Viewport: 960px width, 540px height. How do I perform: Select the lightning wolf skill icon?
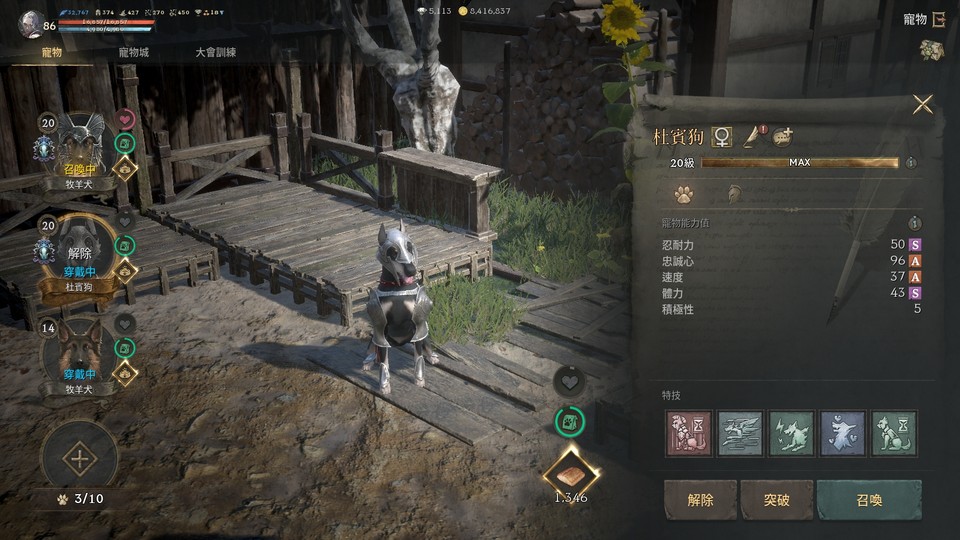point(793,433)
